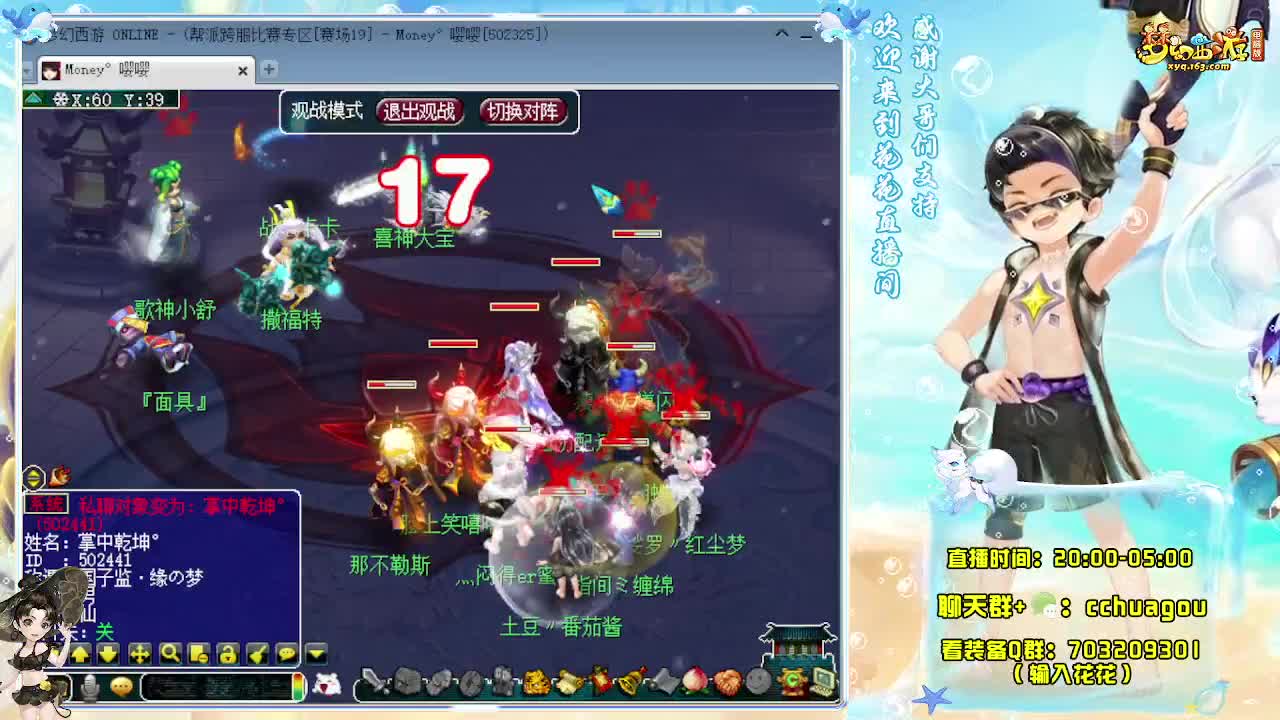Toggle the chat lock icon

coord(228,654)
